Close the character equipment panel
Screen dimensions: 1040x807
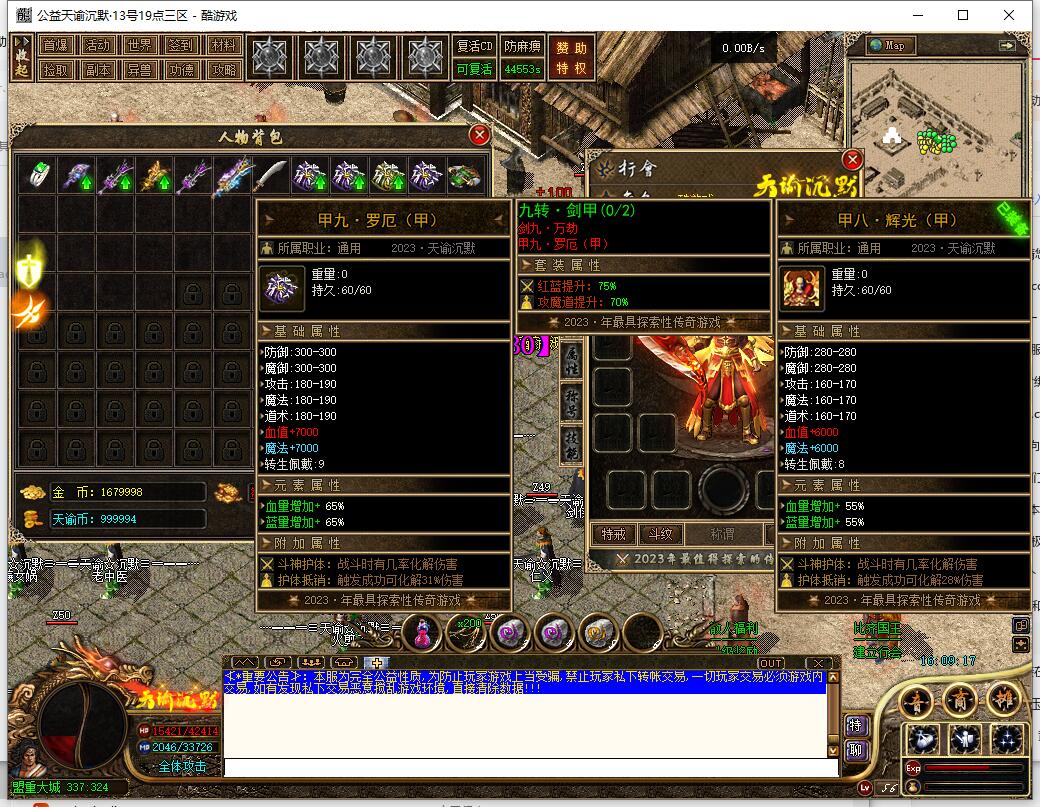click(x=852, y=159)
